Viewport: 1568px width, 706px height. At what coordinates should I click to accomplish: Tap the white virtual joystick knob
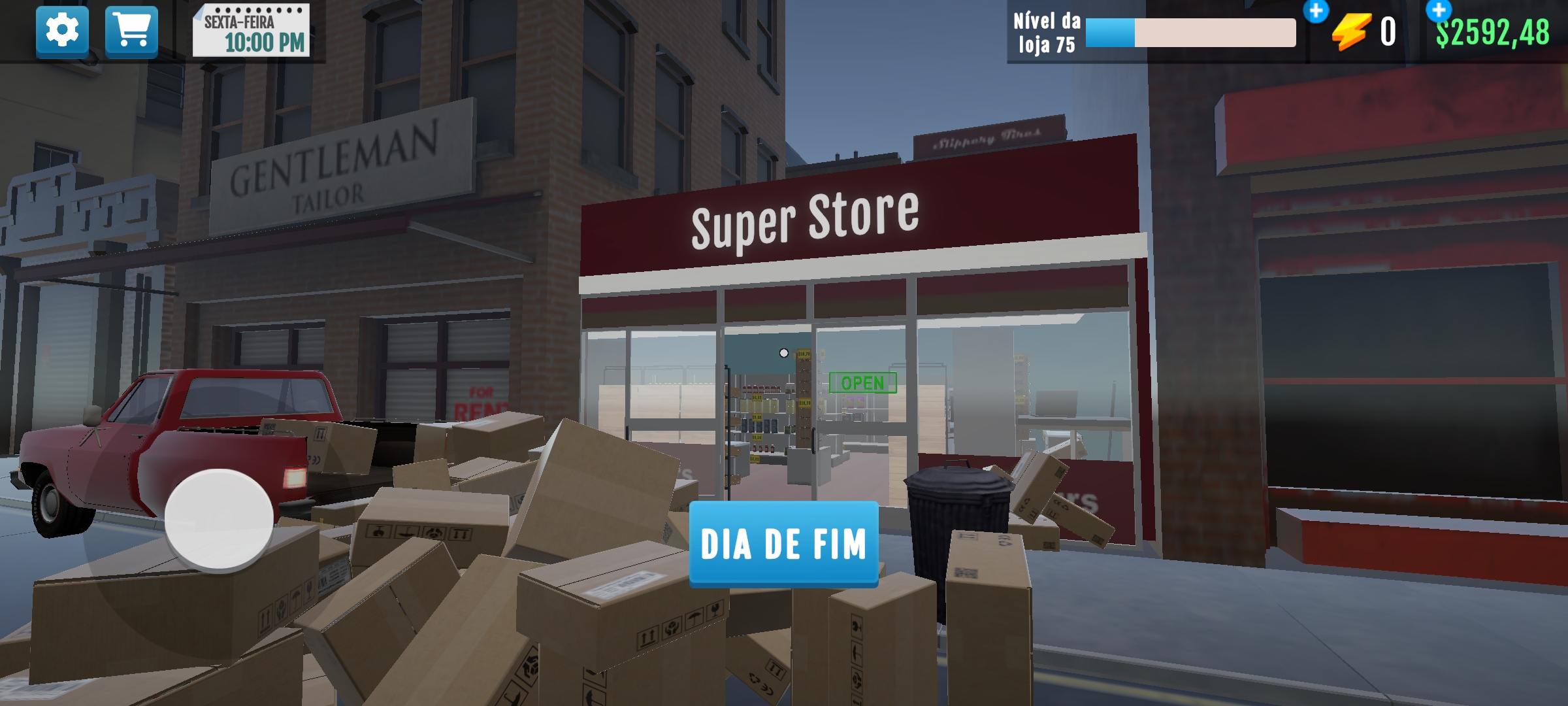click(219, 519)
